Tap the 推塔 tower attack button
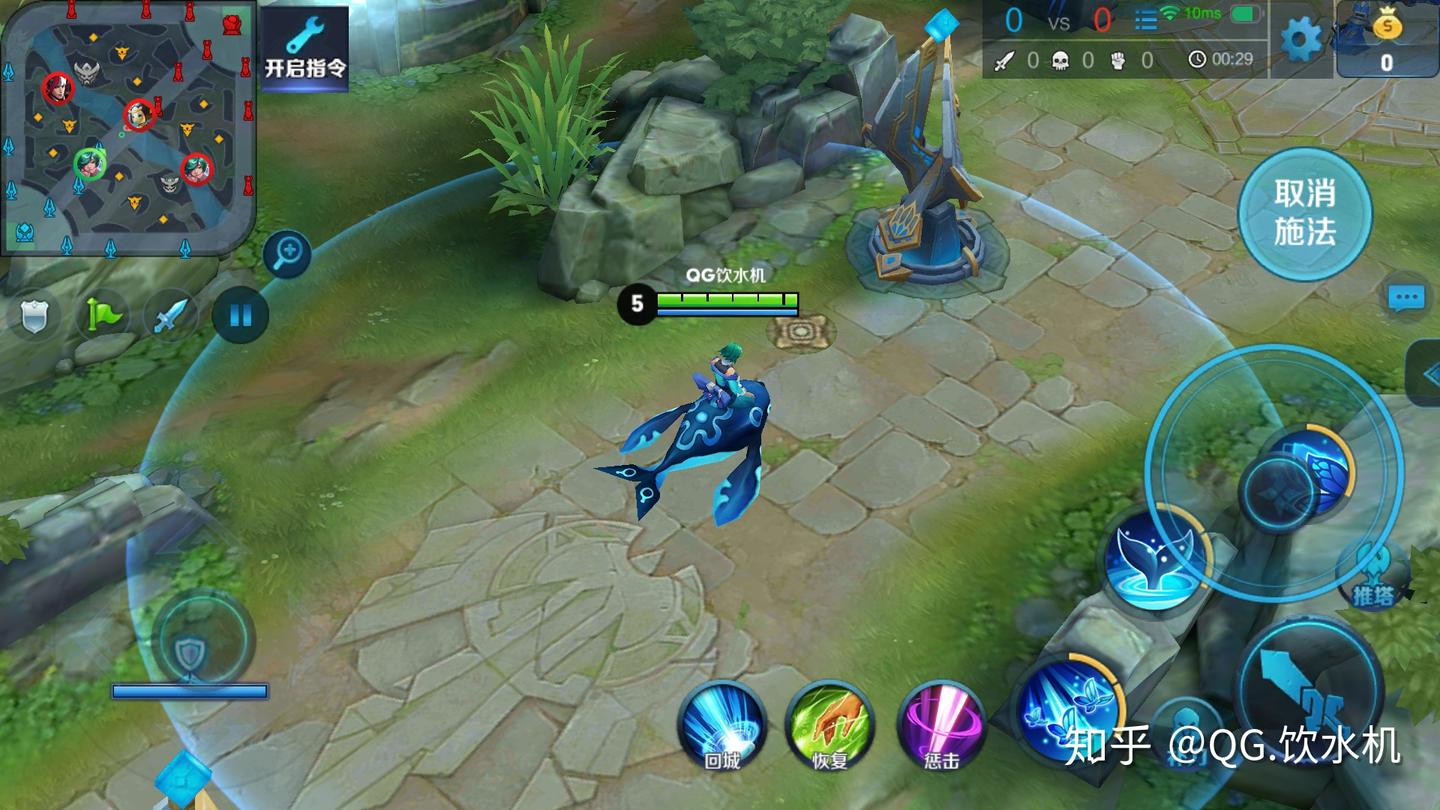 tap(1375, 578)
